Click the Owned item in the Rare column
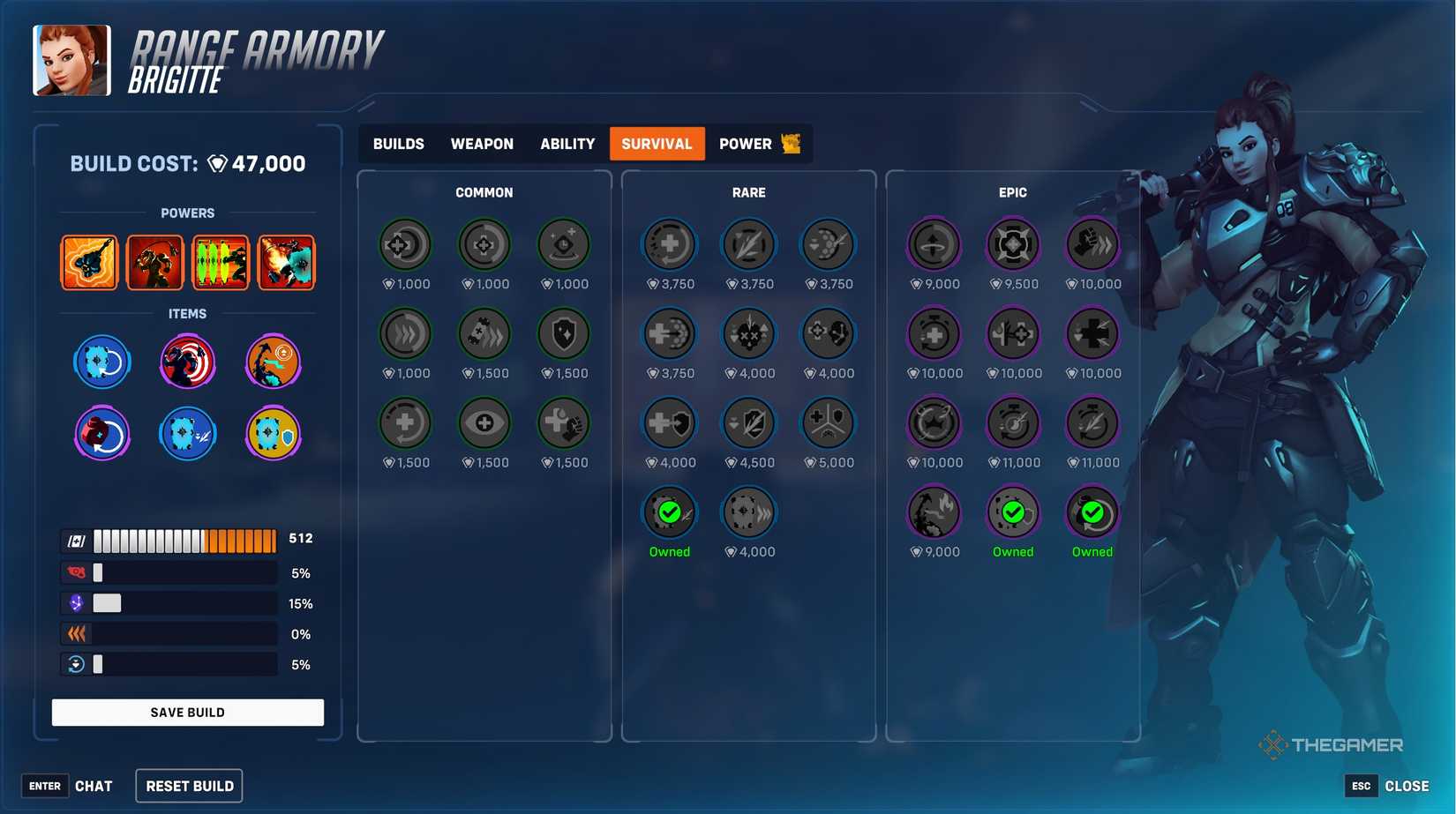This screenshot has height=814, width=1456. point(669,512)
